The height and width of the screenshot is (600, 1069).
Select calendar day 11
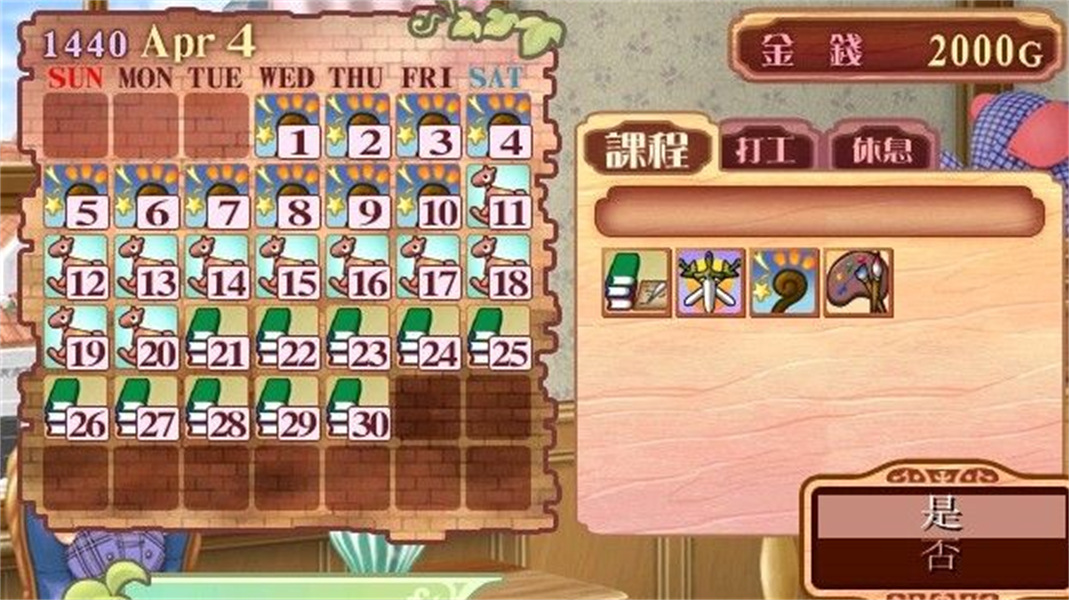(498, 197)
